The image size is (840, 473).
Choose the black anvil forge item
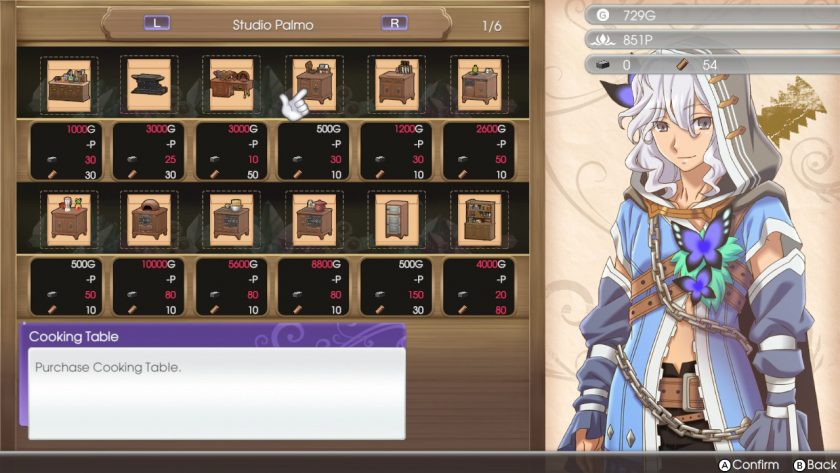(x=150, y=84)
